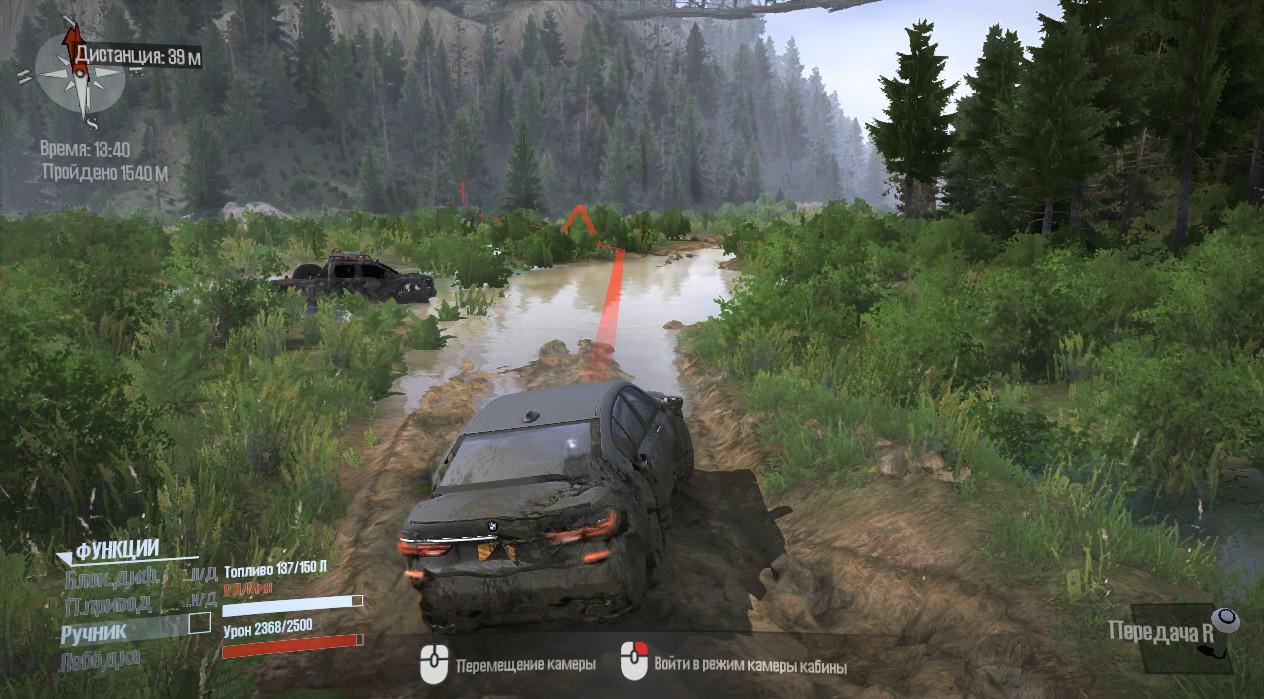Click the compass in the corner
Viewport: 1264px width, 699px height.
tap(79, 74)
